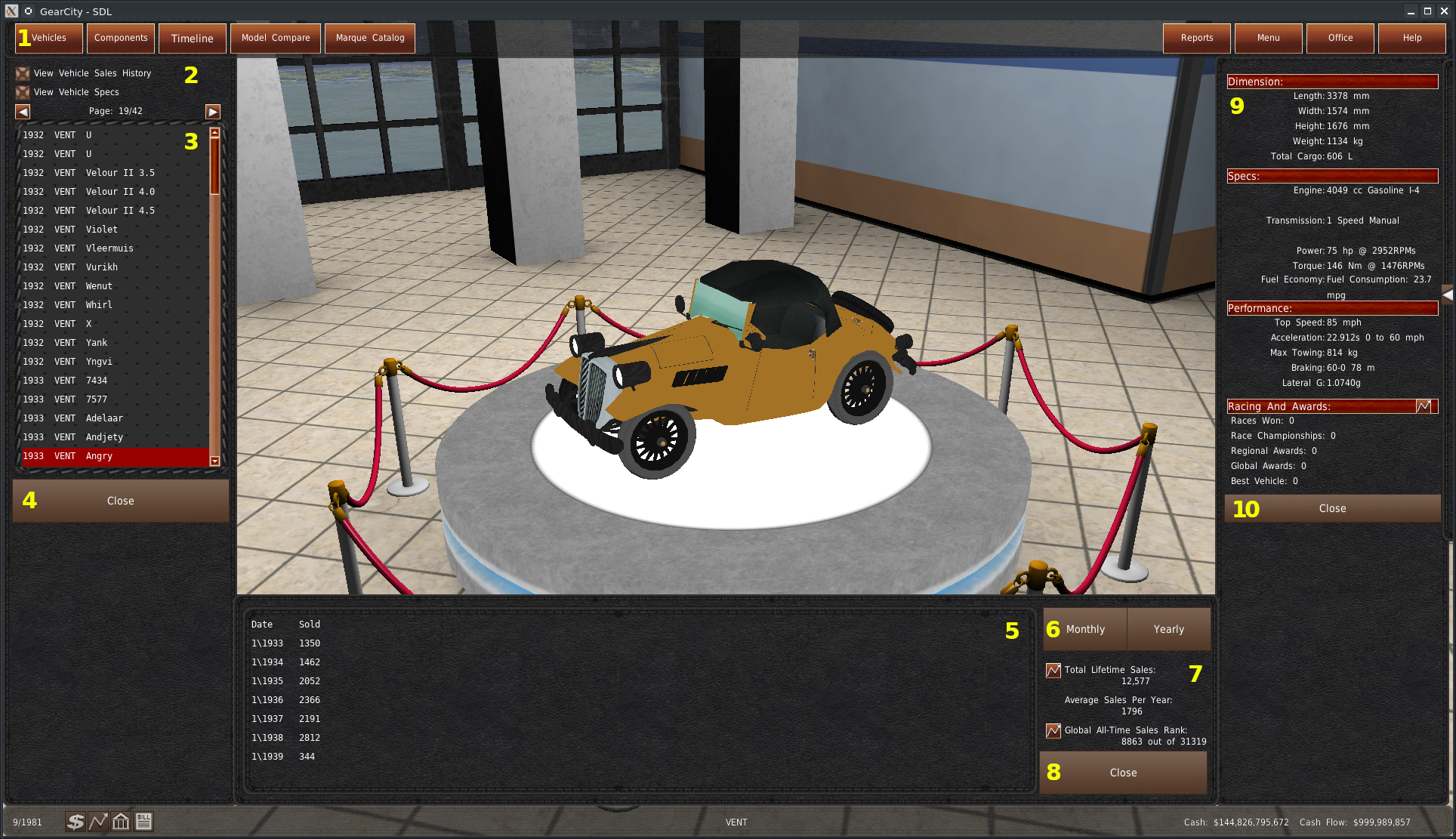Switch to the Timeline view

pos(192,38)
